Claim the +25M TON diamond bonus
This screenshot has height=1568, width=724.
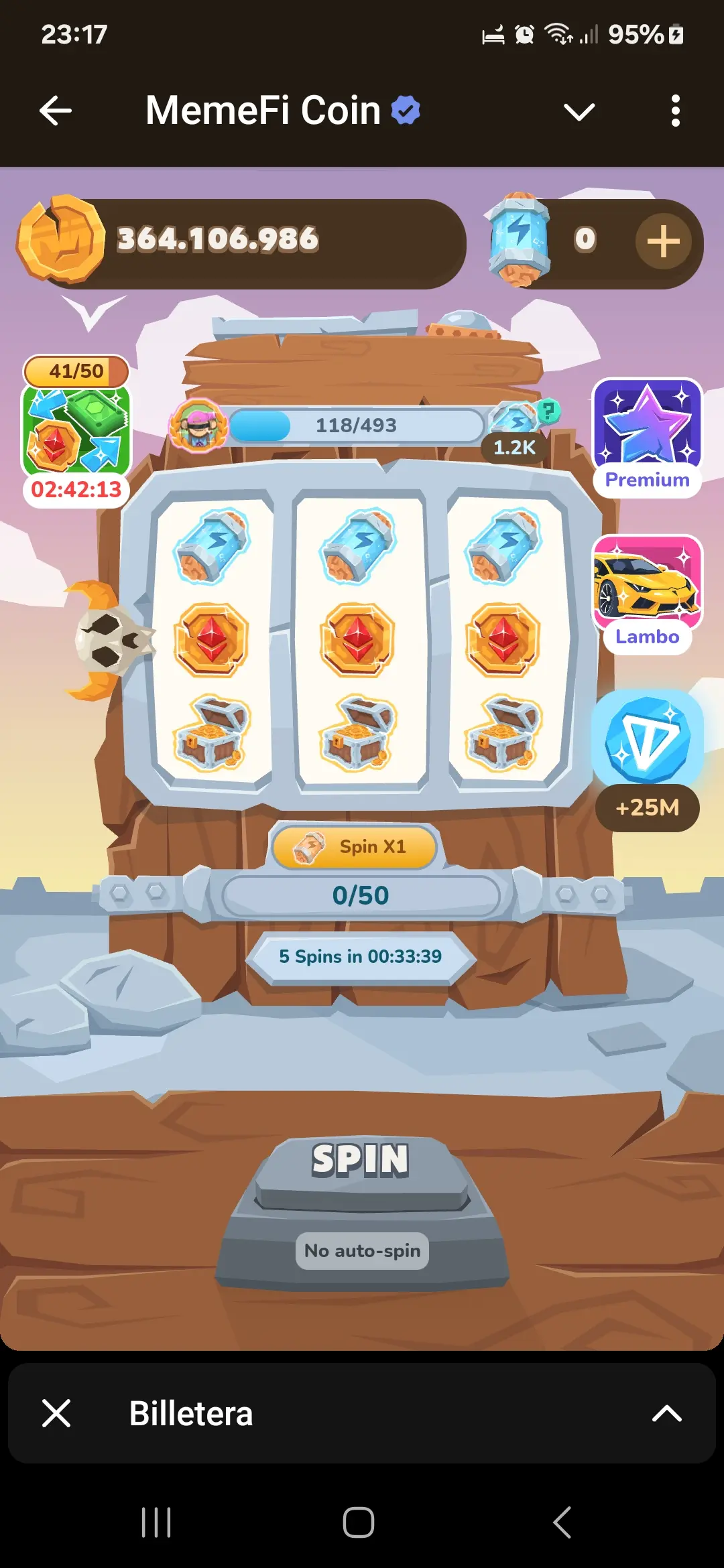point(647,761)
